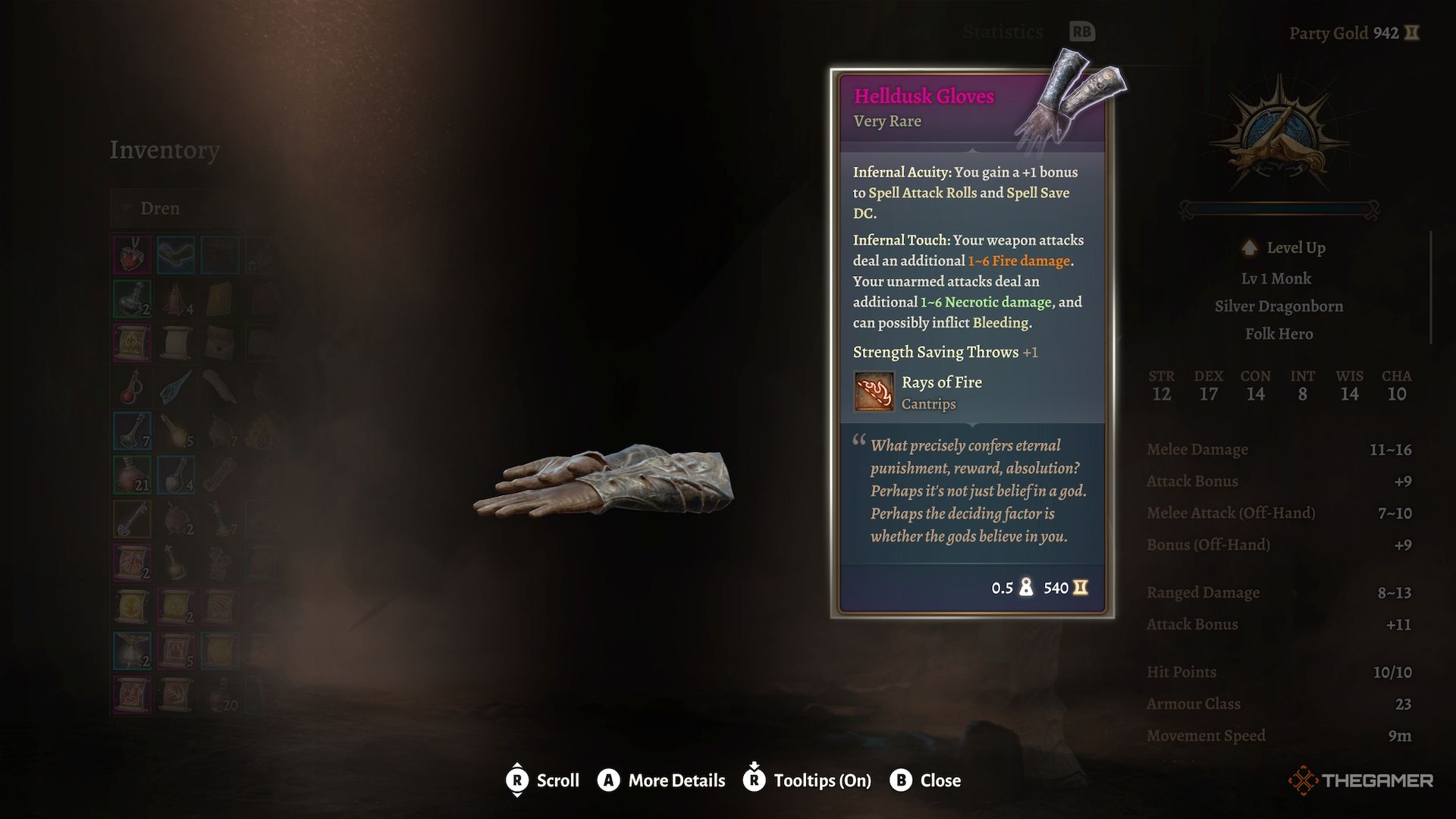The width and height of the screenshot is (1456, 819).
Task: Click the blank parchment scroll slot
Action: point(176,343)
